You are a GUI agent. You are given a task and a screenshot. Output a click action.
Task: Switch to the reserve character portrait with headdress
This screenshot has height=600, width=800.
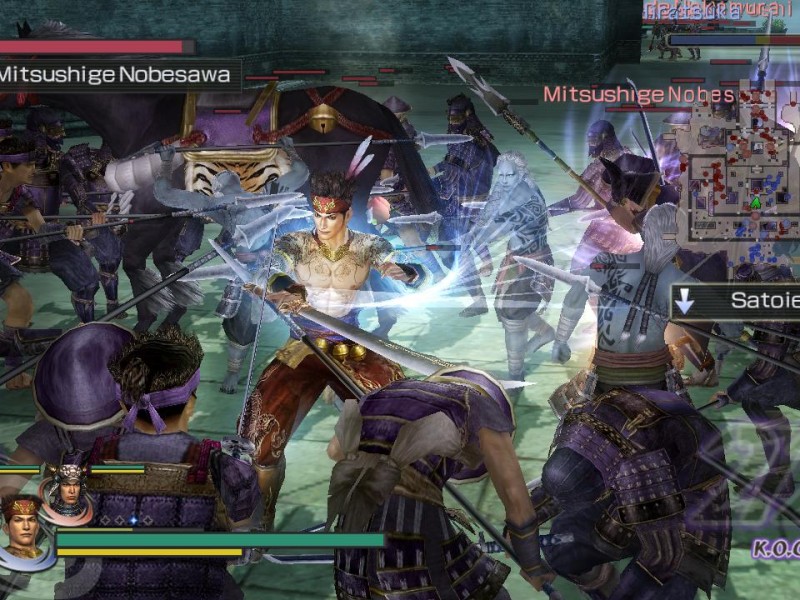66,488
